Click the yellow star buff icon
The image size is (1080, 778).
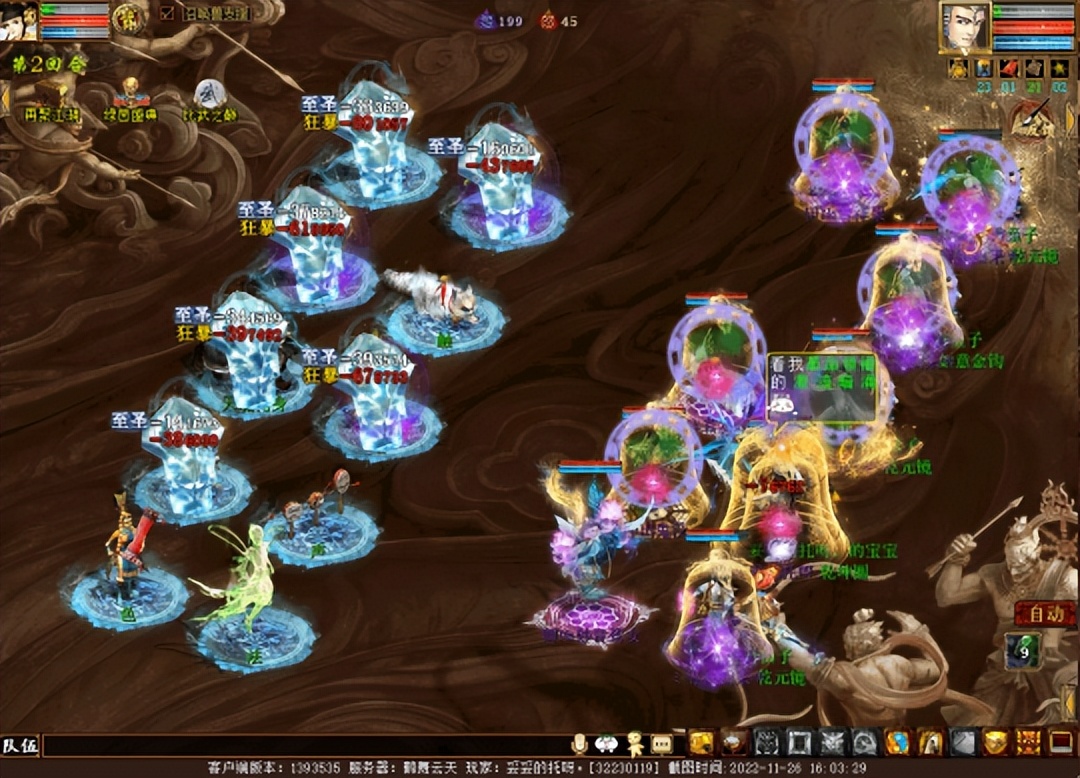[1059, 68]
